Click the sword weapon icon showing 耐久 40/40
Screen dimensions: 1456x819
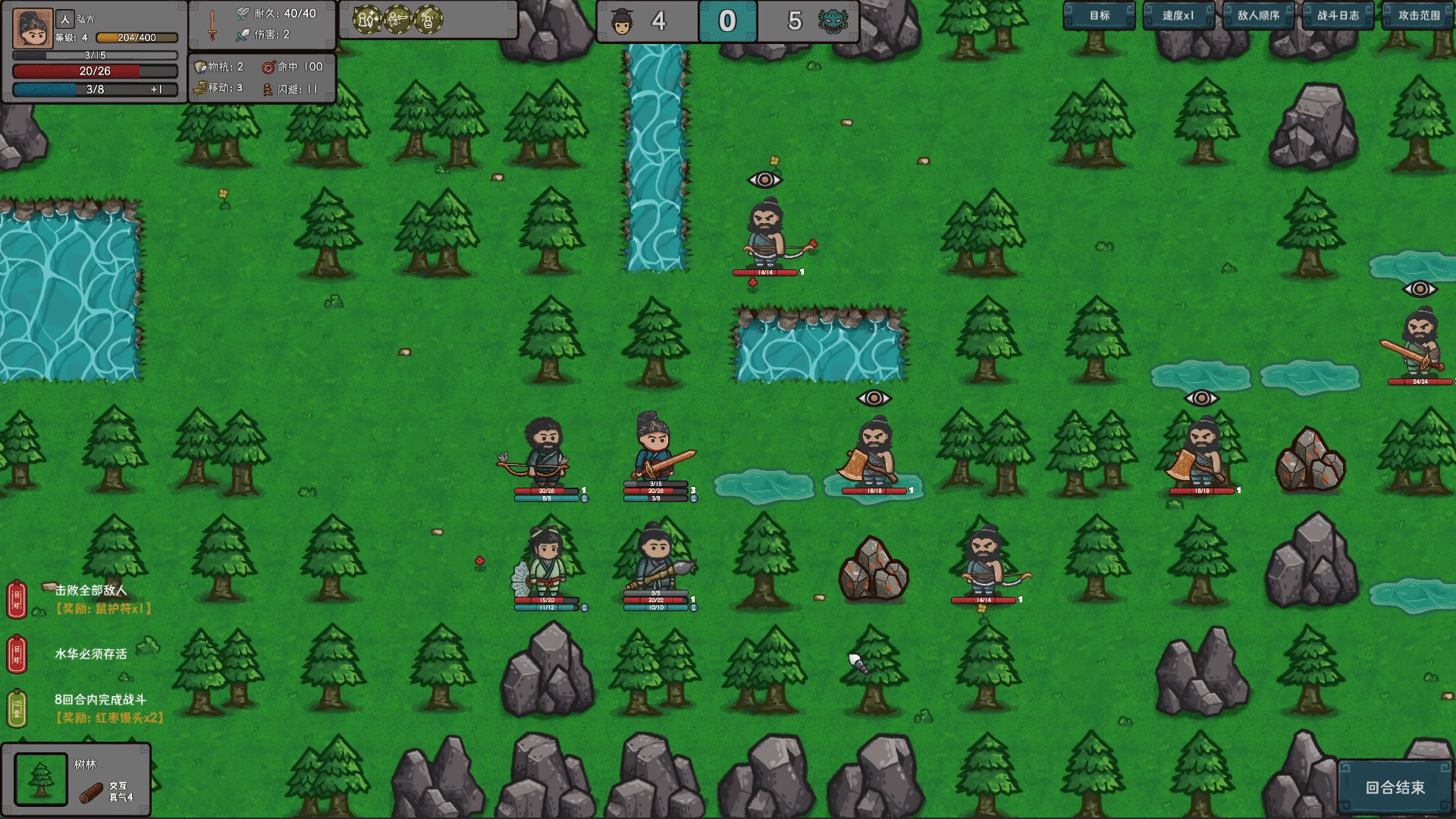point(212,23)
